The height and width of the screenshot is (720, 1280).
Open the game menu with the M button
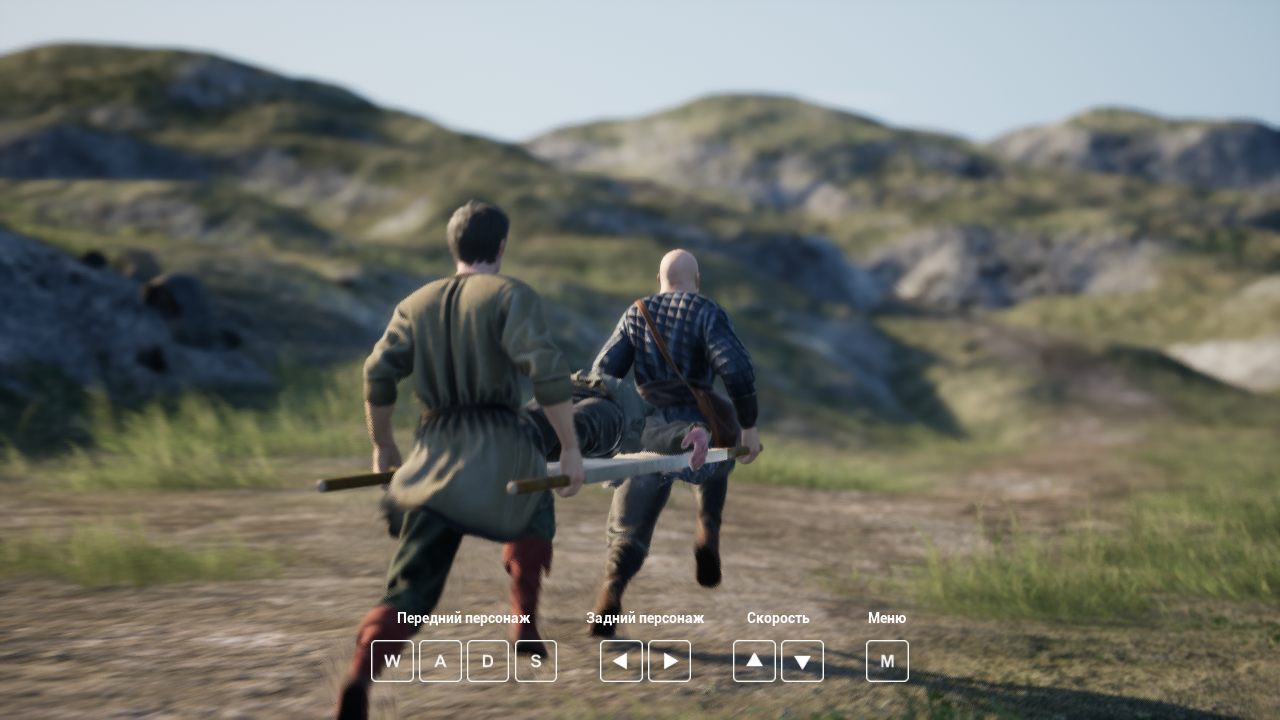[887, 661]
